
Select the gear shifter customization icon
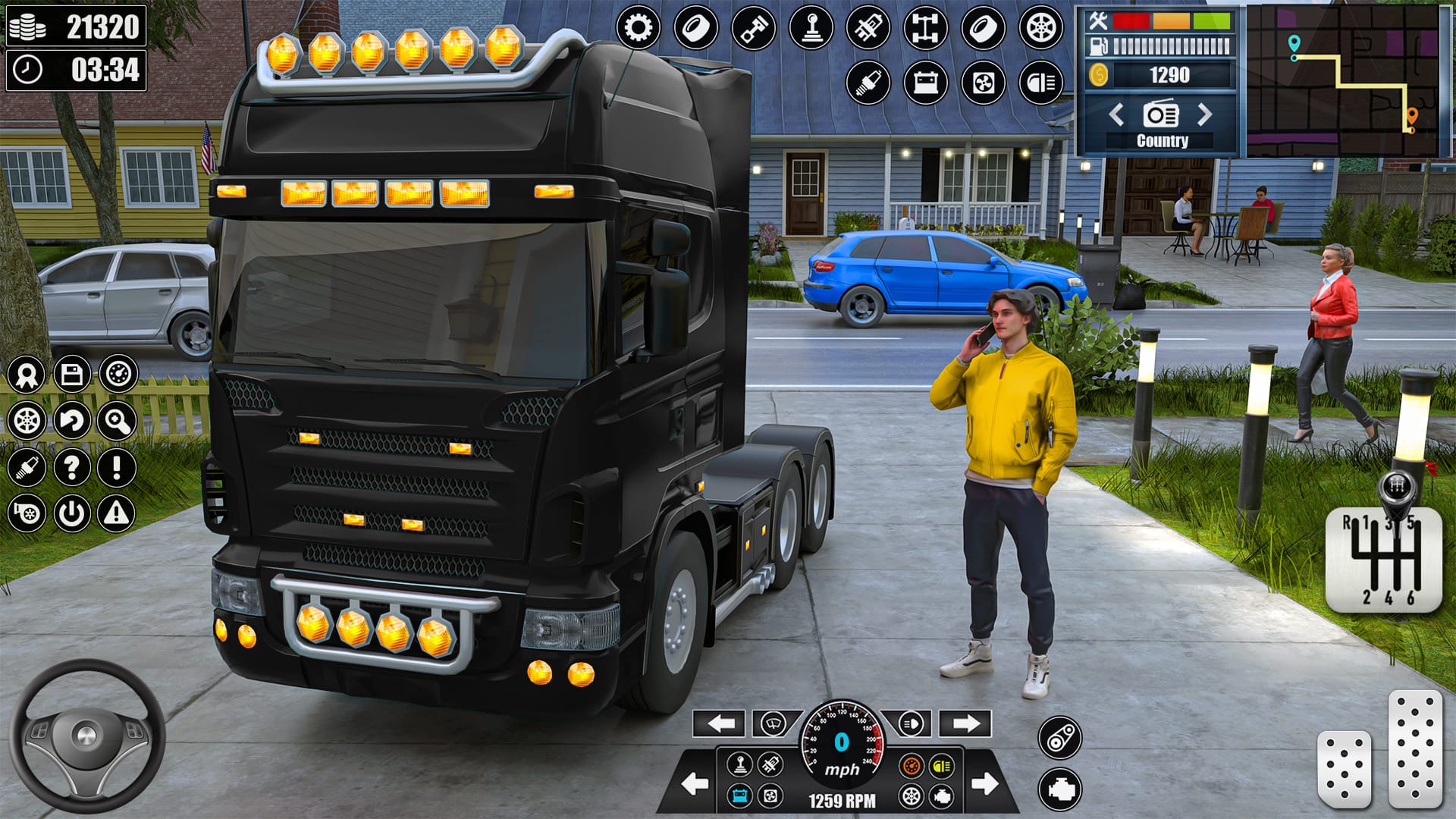point(811,27)
